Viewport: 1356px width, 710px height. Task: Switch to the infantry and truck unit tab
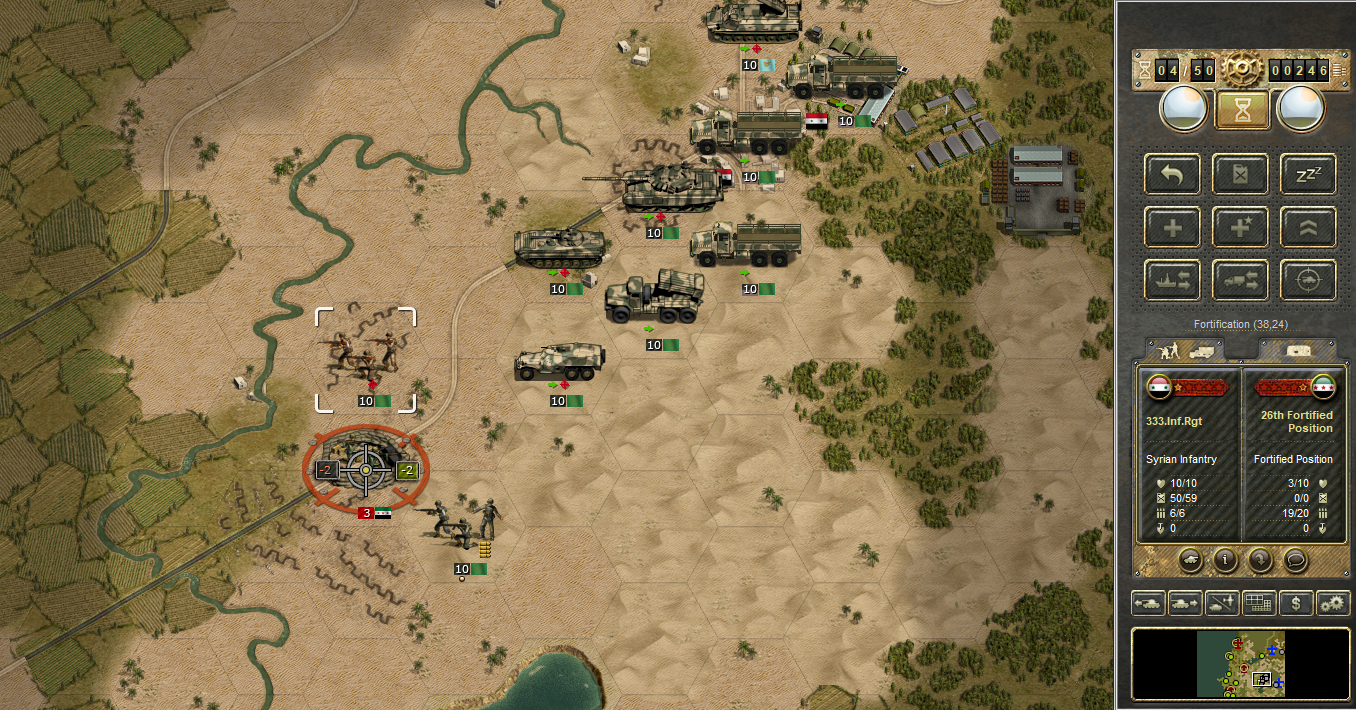point(1185,351)
